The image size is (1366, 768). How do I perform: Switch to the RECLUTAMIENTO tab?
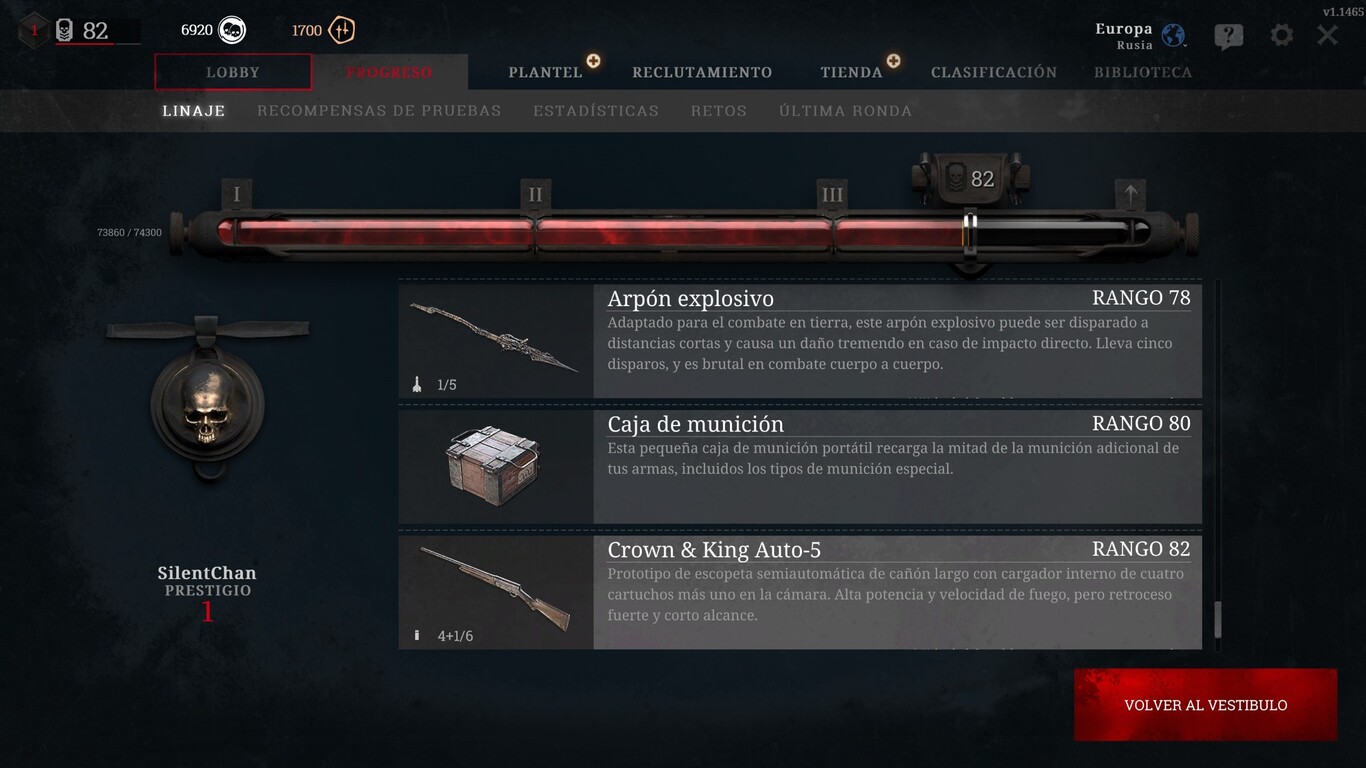point(701,72)
